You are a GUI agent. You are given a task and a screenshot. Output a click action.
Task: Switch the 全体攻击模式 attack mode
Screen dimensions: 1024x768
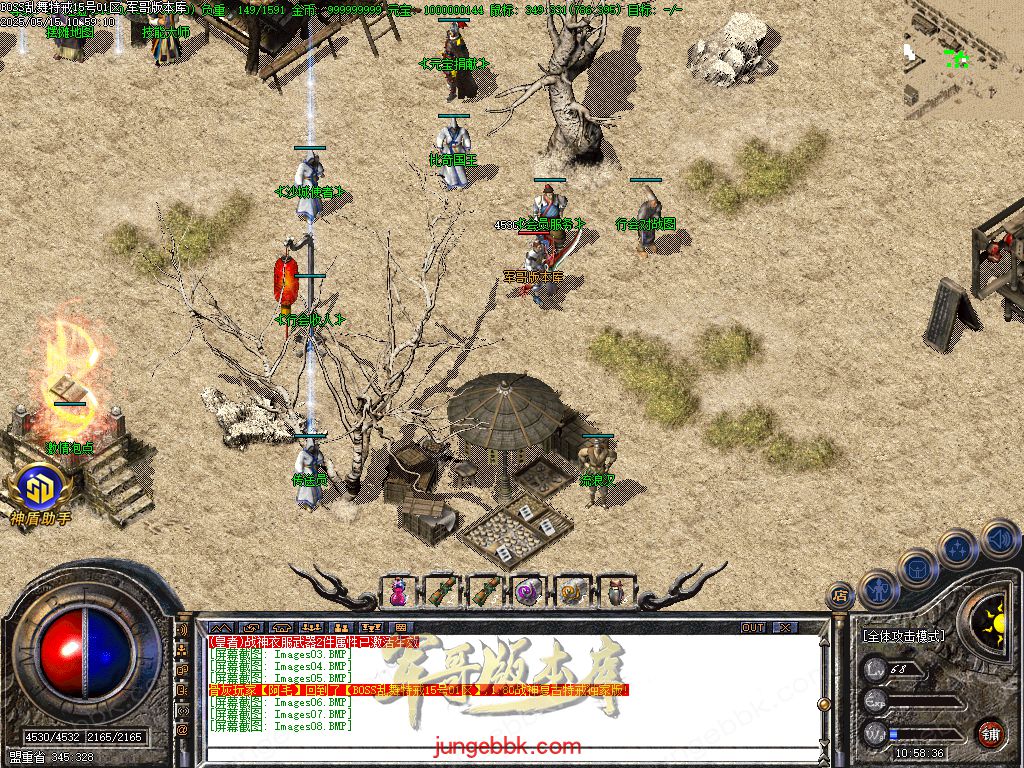(904, 635)
